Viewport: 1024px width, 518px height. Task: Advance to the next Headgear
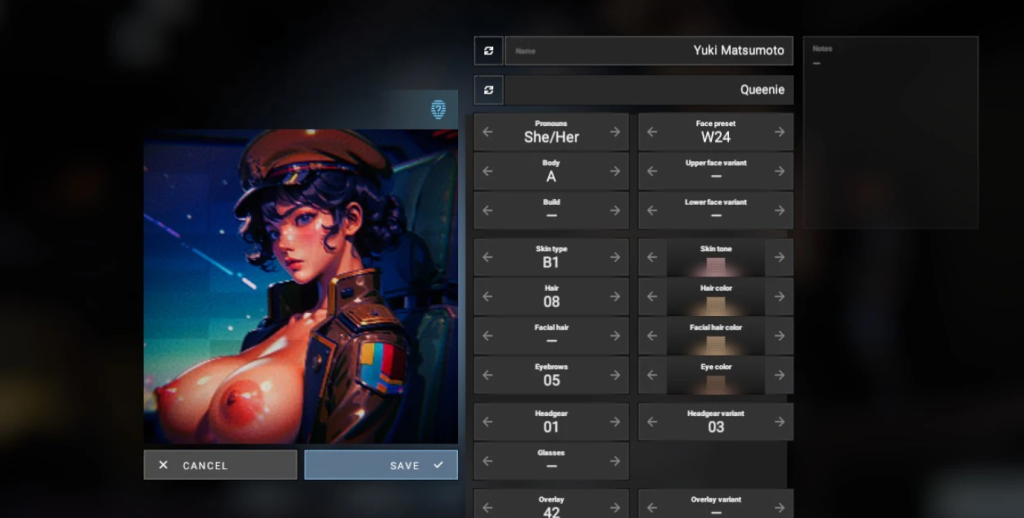tap(615, 422)
